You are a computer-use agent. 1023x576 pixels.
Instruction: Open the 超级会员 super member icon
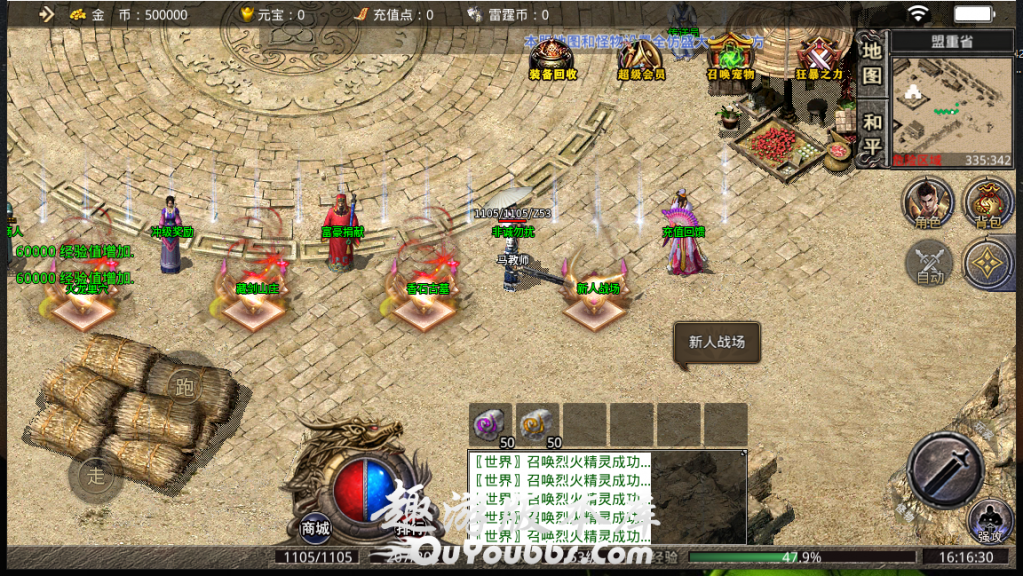(x=641, y=56)
